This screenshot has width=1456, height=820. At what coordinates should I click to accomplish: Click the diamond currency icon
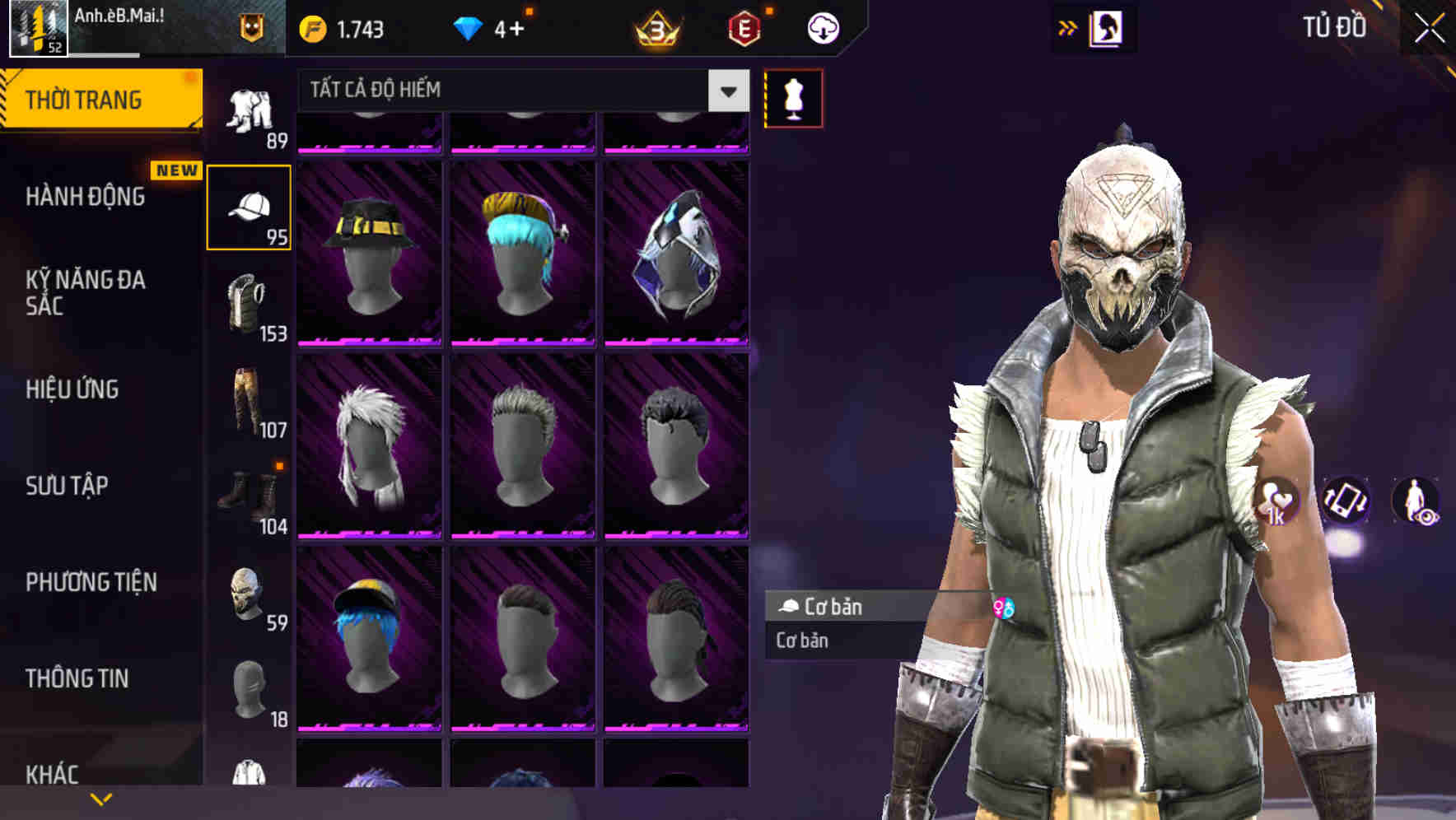point(469,26)
